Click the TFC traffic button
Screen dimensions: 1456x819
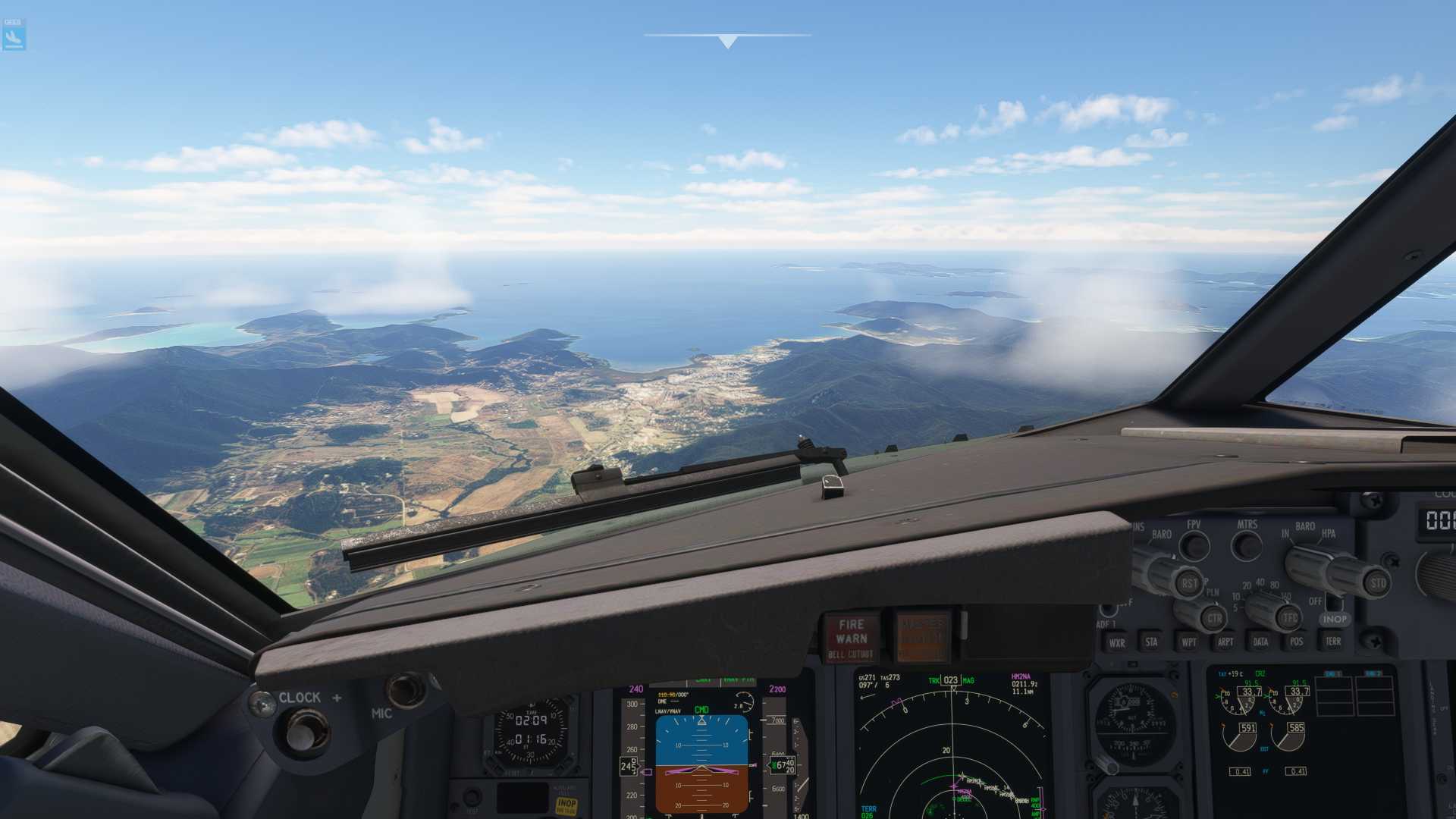tap(1289, 618)
